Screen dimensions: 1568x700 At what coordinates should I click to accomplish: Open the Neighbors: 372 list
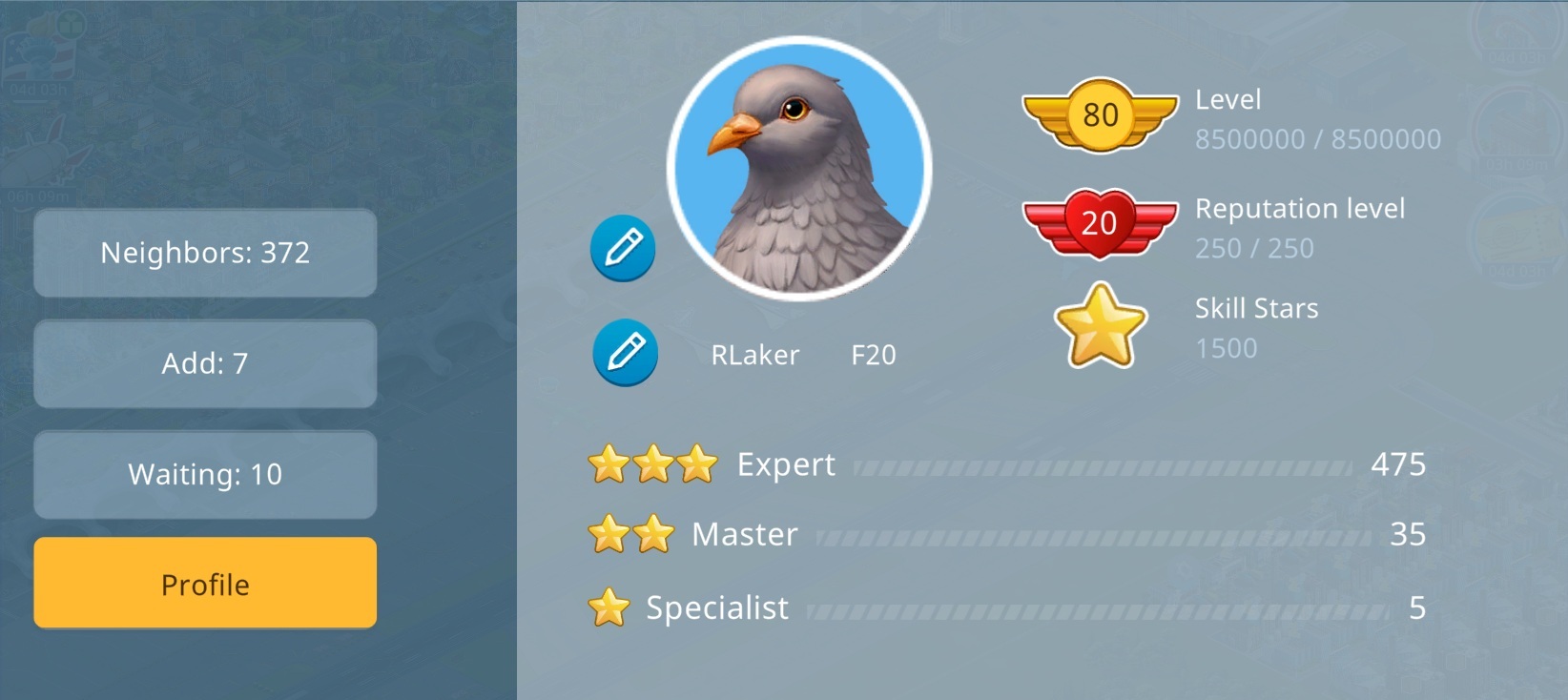click(x=205, y=253)
